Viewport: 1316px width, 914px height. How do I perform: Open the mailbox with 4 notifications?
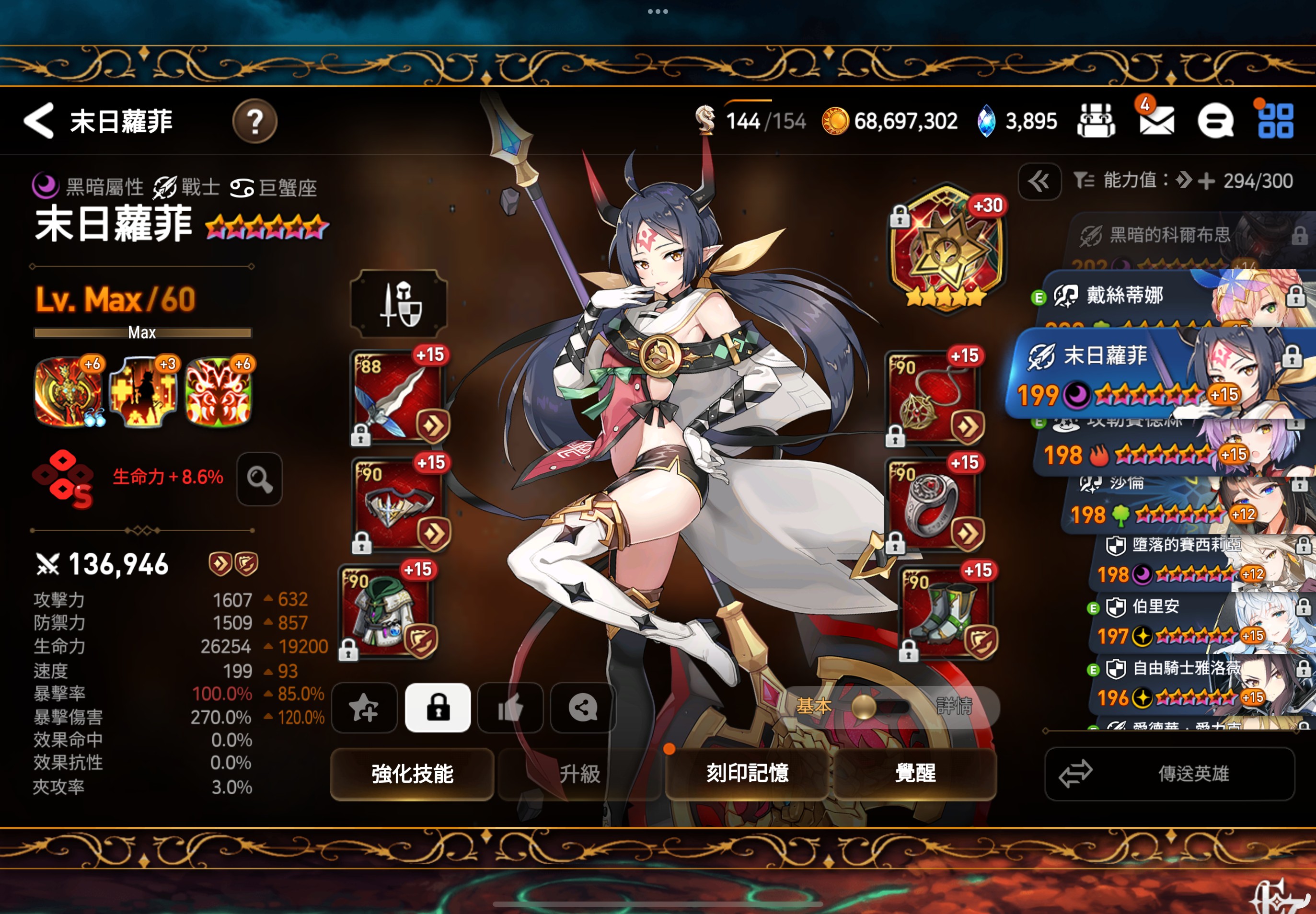pos(1155,120)
